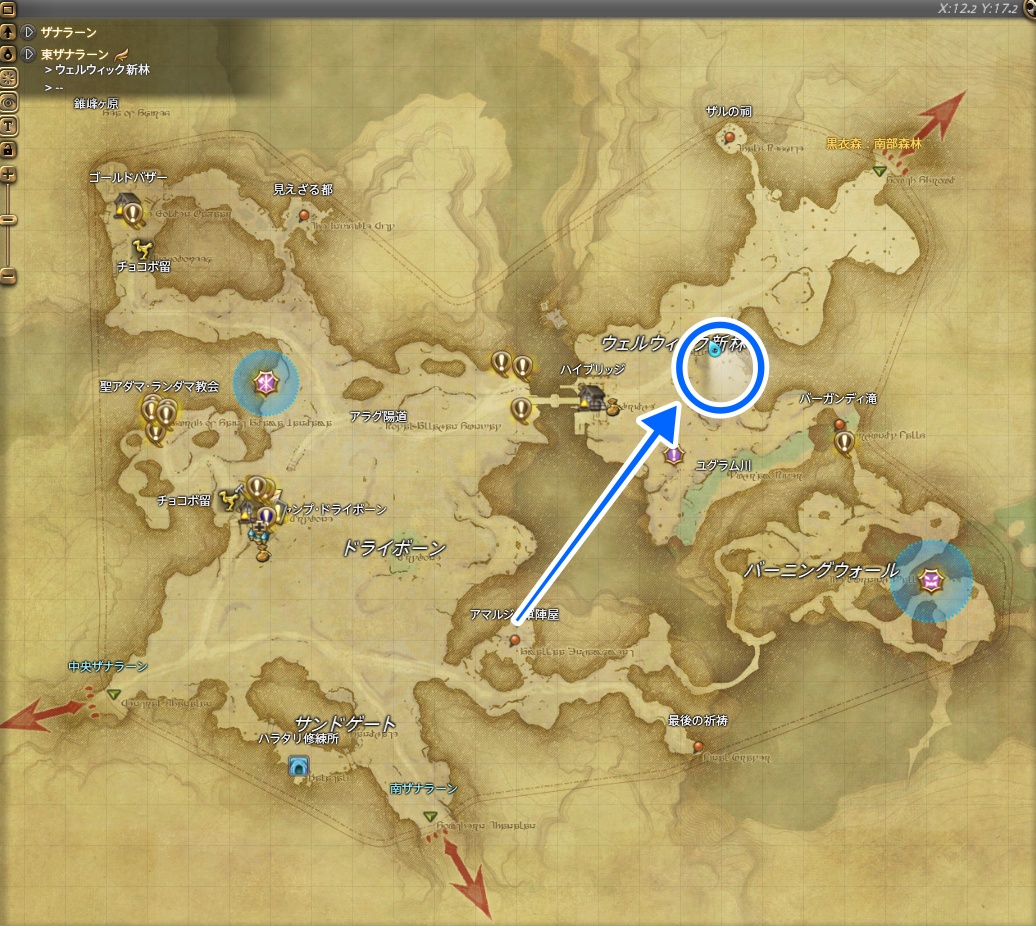Viewport: 1036px width, 926px height.
Task: Click the window icon at toolbar top
Action: 8,10
